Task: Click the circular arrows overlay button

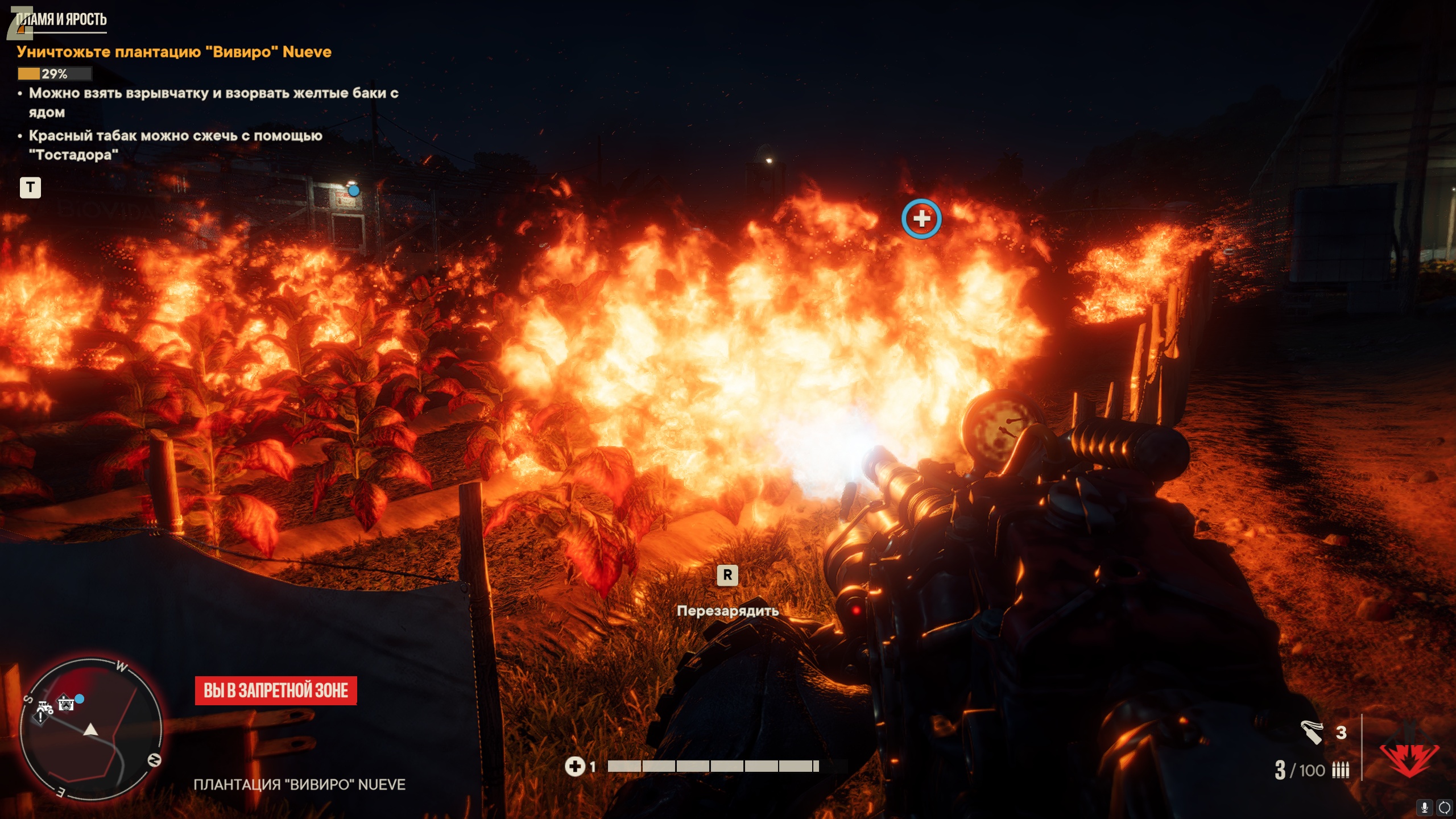Action: [x=1444, y=807]
